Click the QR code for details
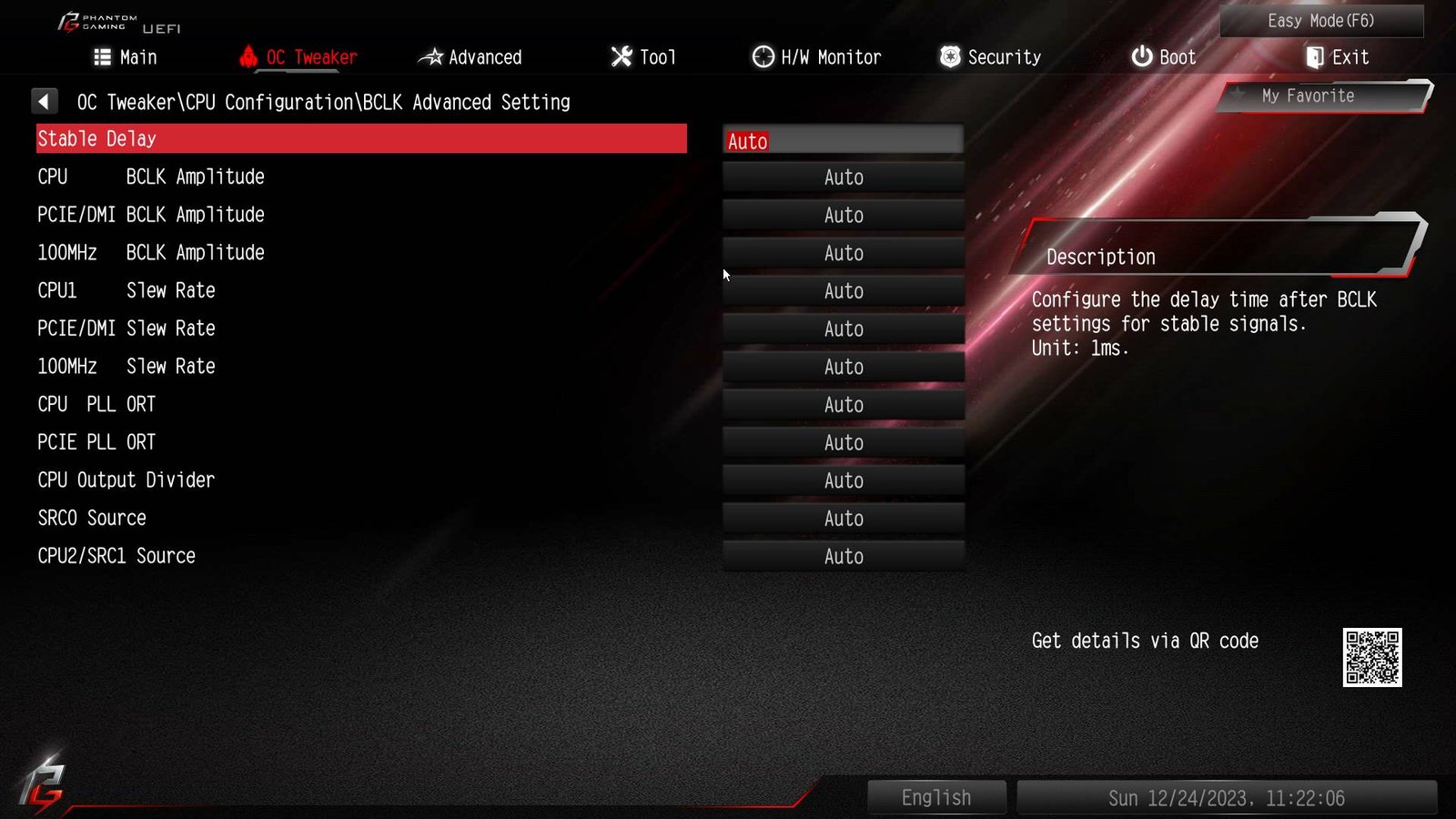This screenshot has height=819, width=1456. point(1371,657)
